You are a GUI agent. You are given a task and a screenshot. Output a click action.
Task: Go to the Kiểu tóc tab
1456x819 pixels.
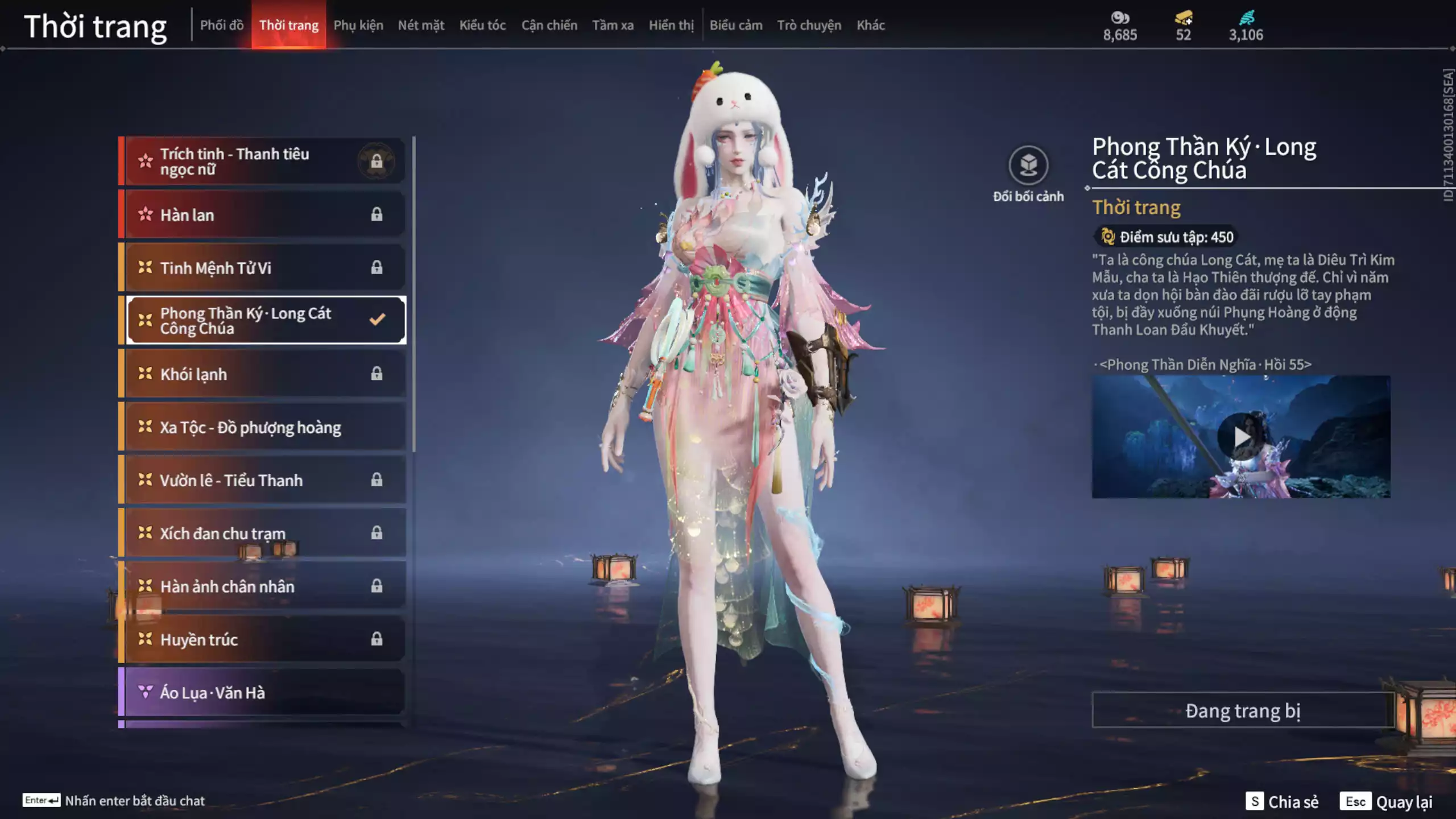click(482, 25)
